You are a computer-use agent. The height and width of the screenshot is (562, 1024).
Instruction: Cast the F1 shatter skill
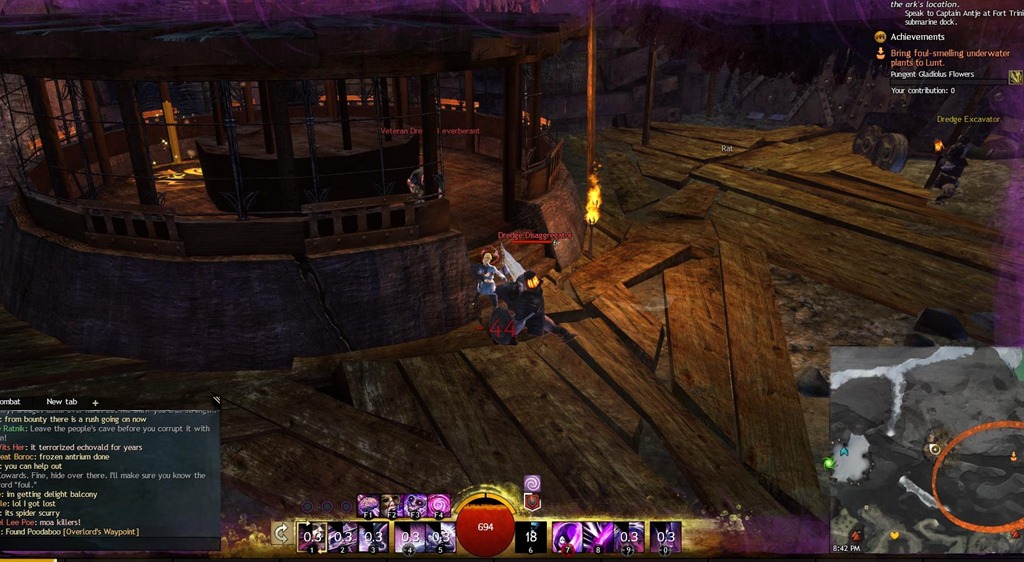click(x=366, y=505)
